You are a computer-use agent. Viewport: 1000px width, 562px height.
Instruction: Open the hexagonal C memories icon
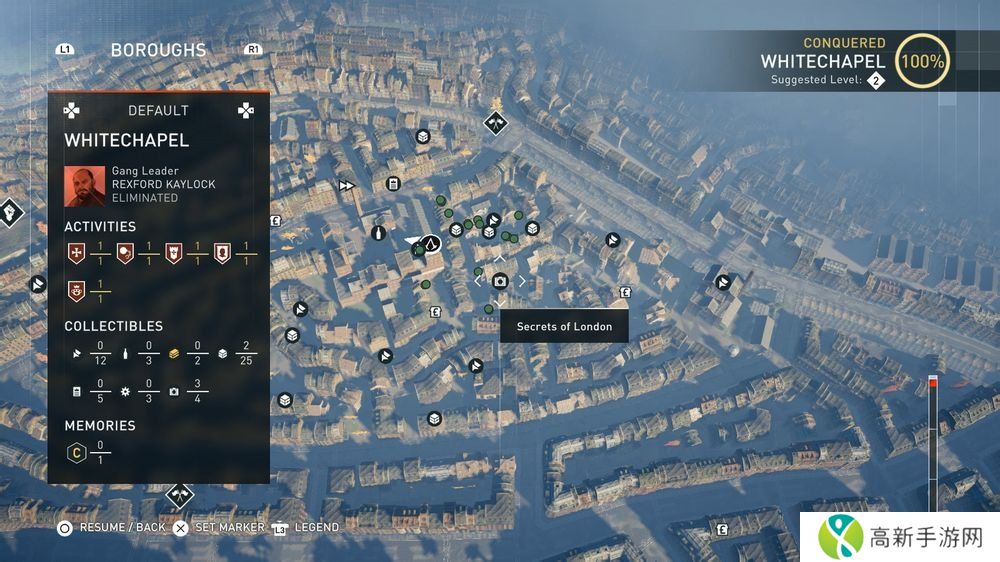pos(74,453)
